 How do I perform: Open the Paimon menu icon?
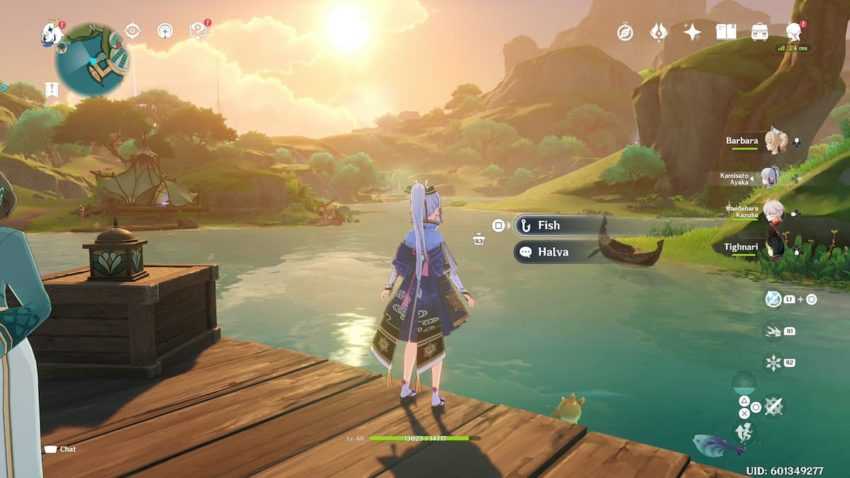pyautogui.click(x=52, y=34)
